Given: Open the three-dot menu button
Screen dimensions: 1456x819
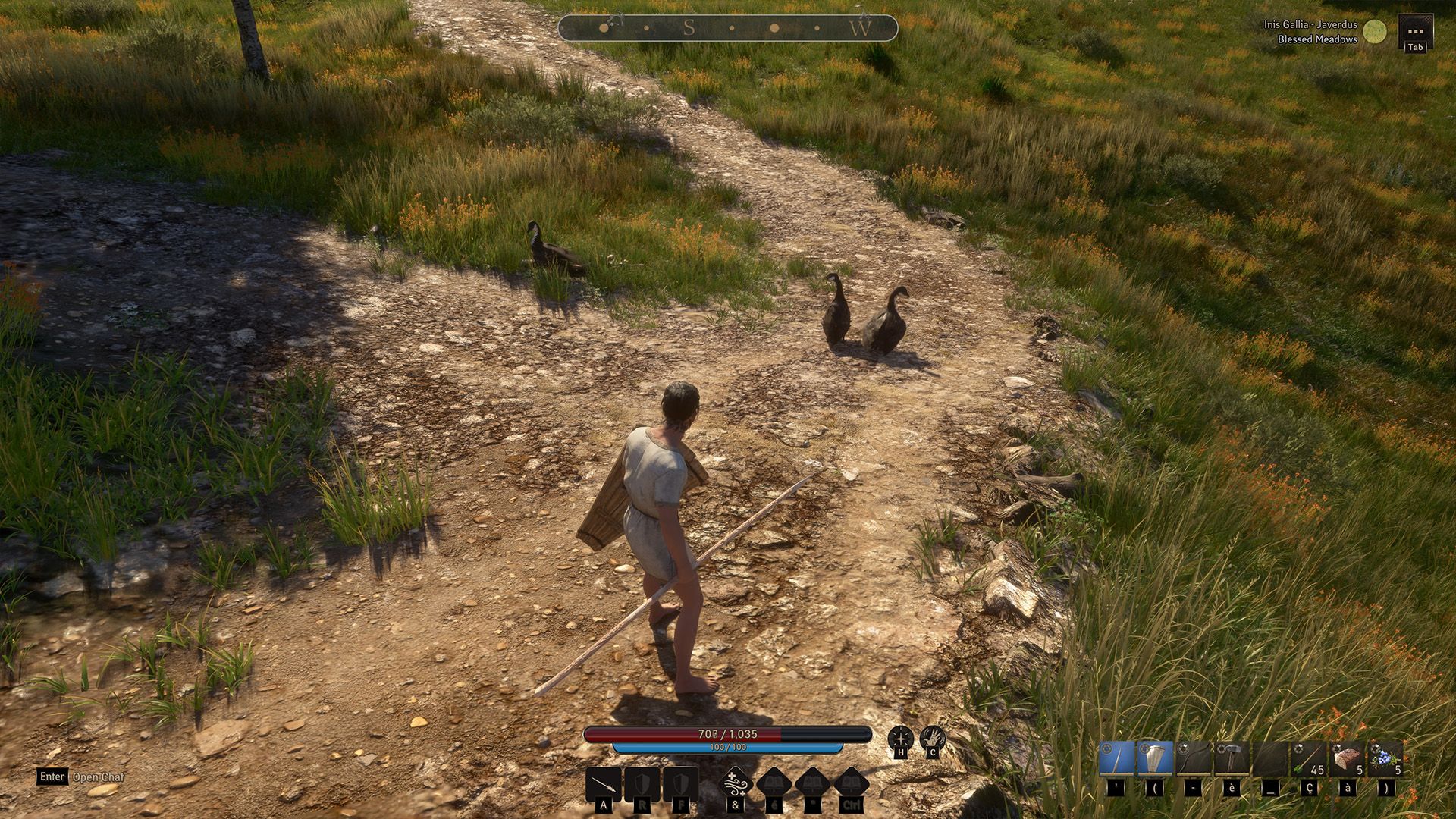Looking at the screenshot, I should 1415,32.
